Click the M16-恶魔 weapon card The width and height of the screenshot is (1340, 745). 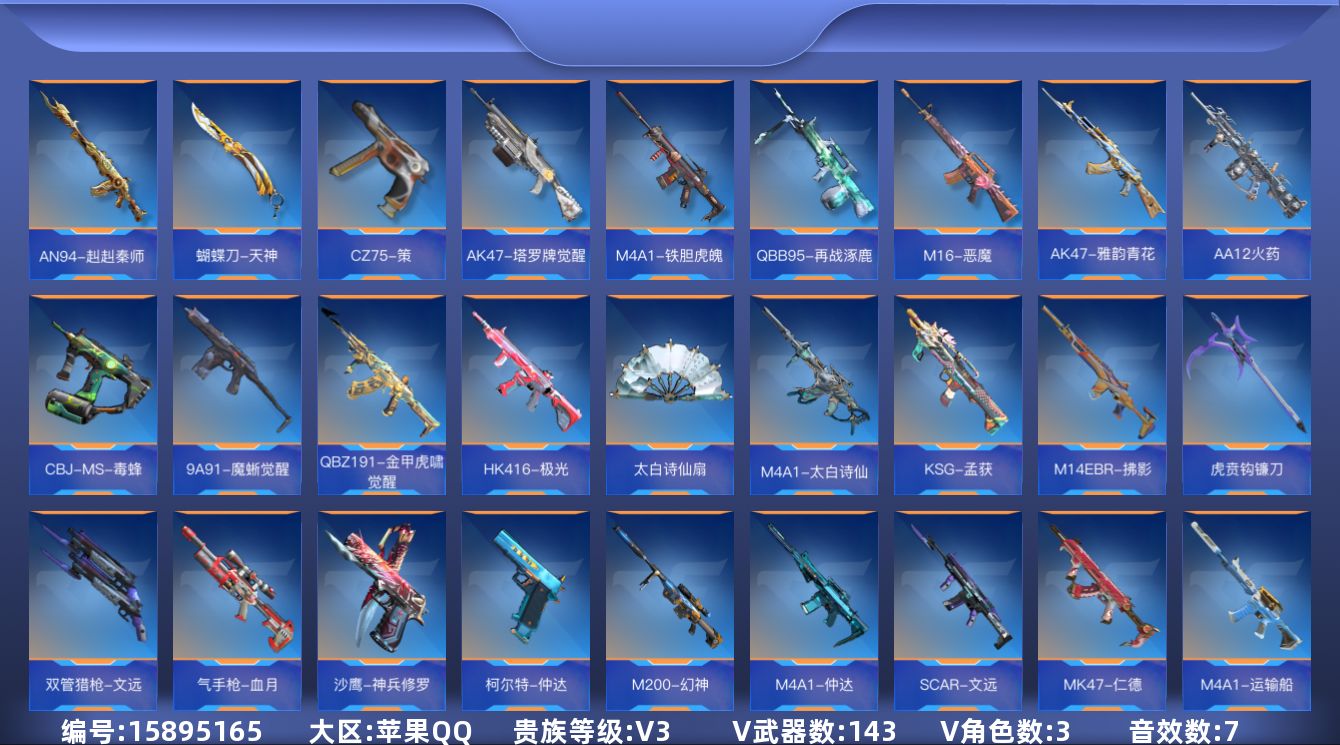click(x=957, y=170)
